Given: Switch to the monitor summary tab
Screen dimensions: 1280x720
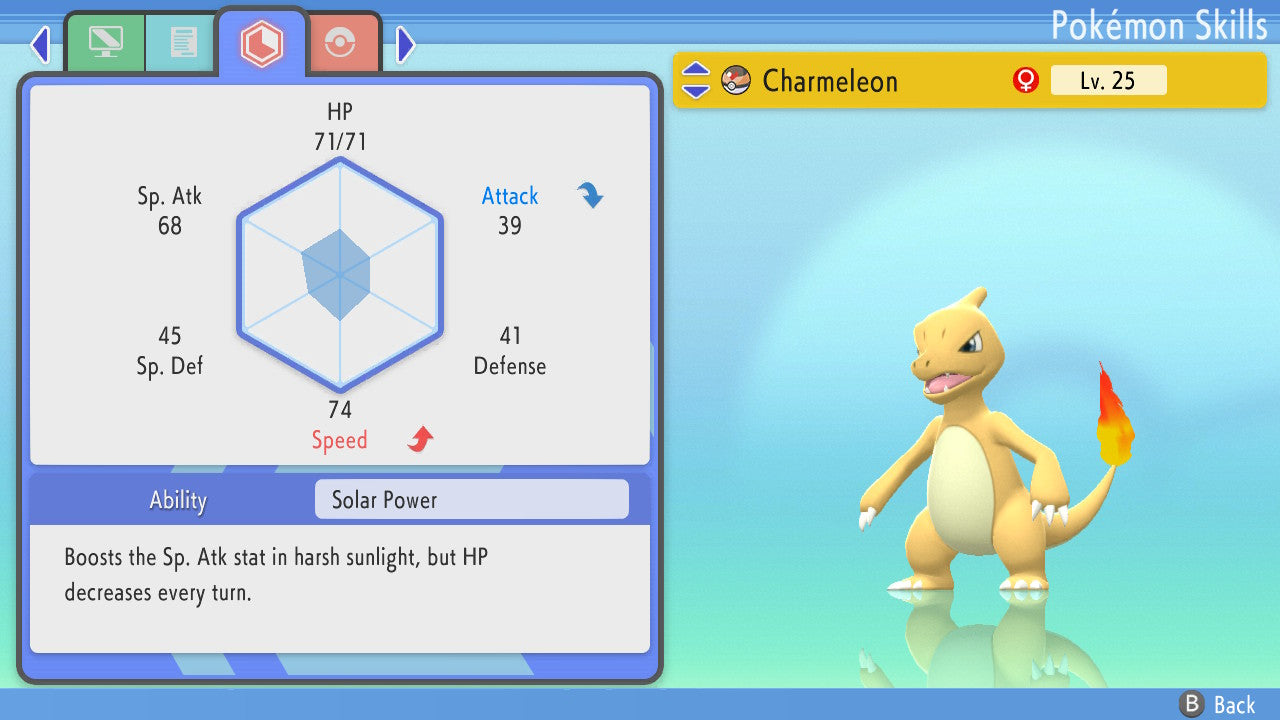Looking at the screenshot, I should point(105,42).
